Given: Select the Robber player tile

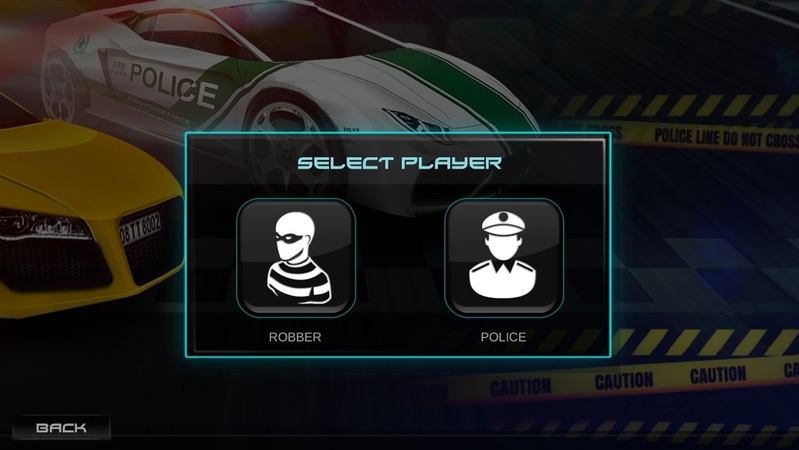Looking at the screenshot, I should pos(295,258).
